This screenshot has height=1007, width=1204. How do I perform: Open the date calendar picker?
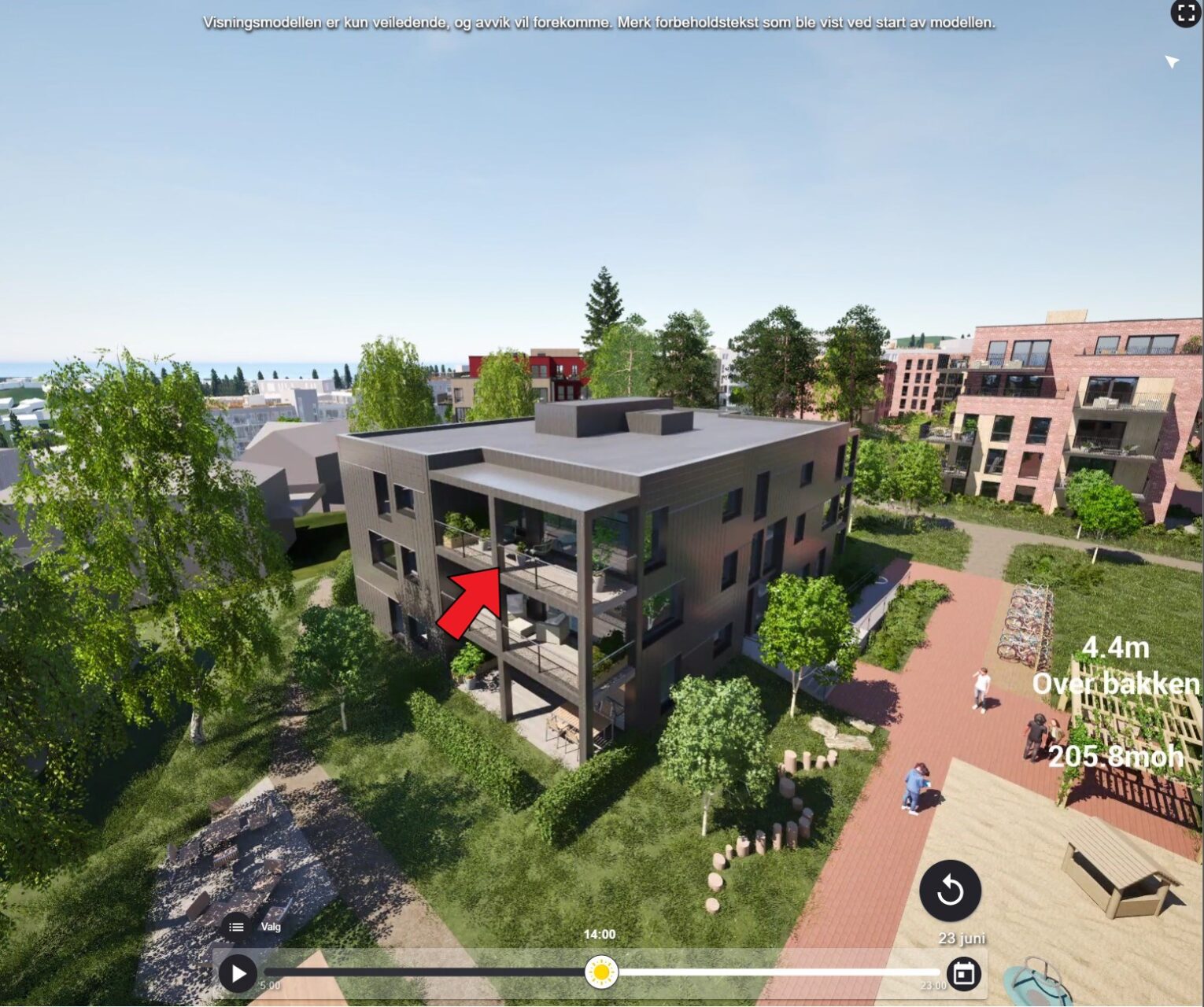click(964, 973)
